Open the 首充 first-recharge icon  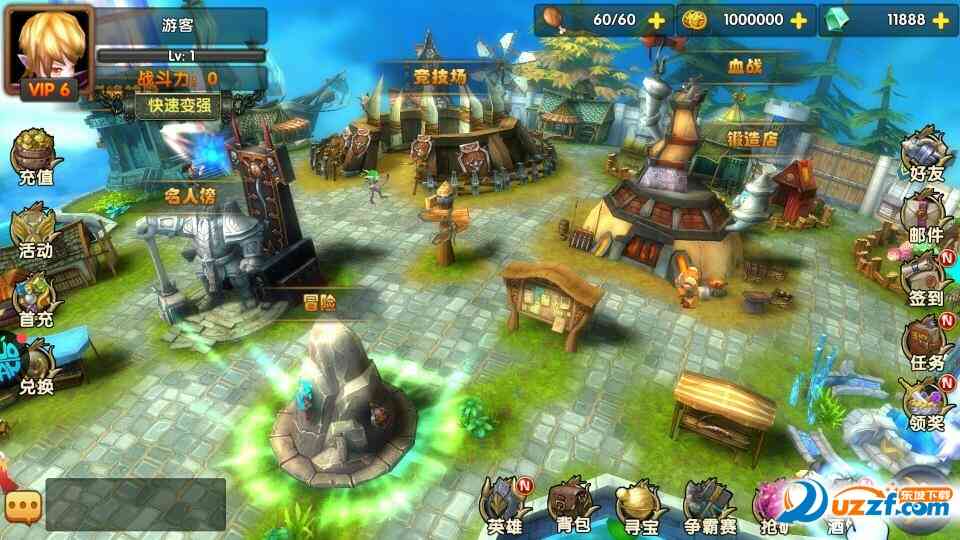pyautogui.click(x=34, y=300)
